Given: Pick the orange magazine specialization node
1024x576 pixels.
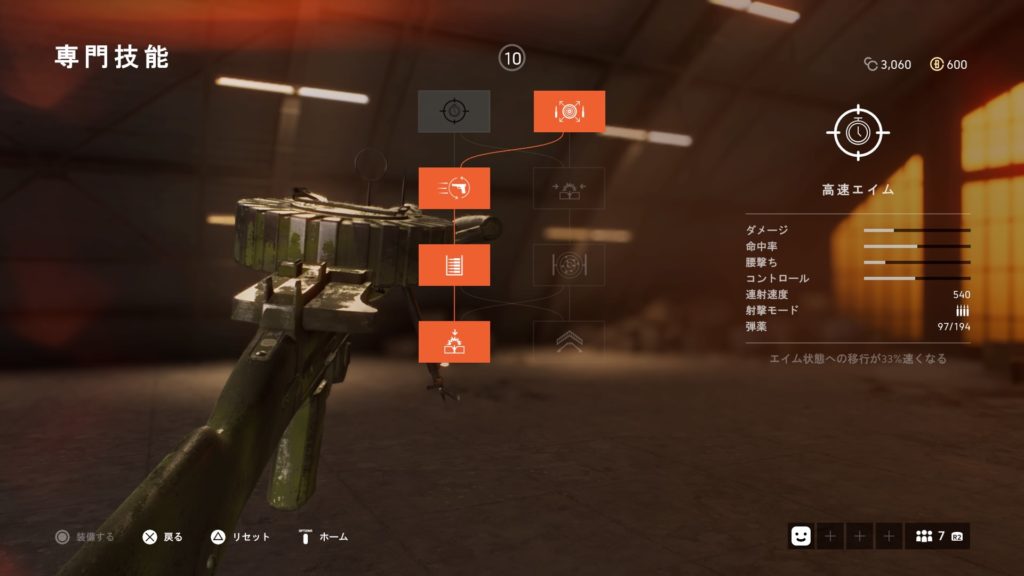Looking at the screenshot, I should [454, 265].
